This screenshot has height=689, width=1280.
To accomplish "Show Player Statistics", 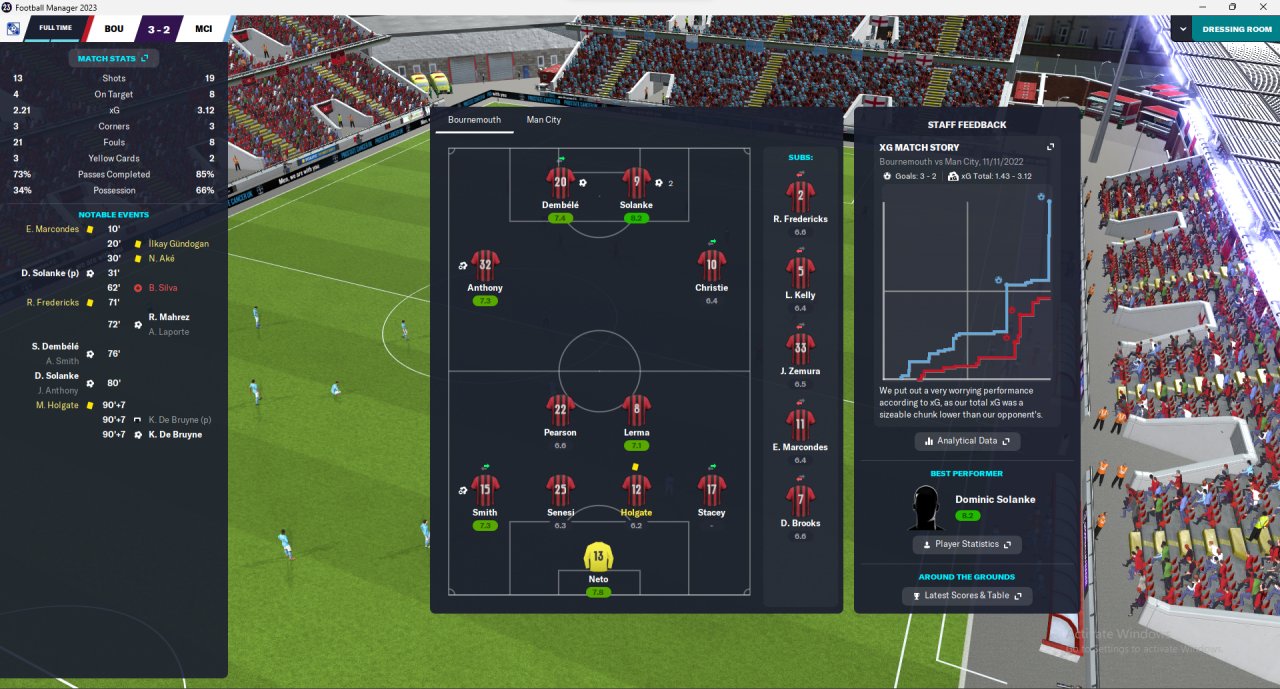I will pos(967,544).
